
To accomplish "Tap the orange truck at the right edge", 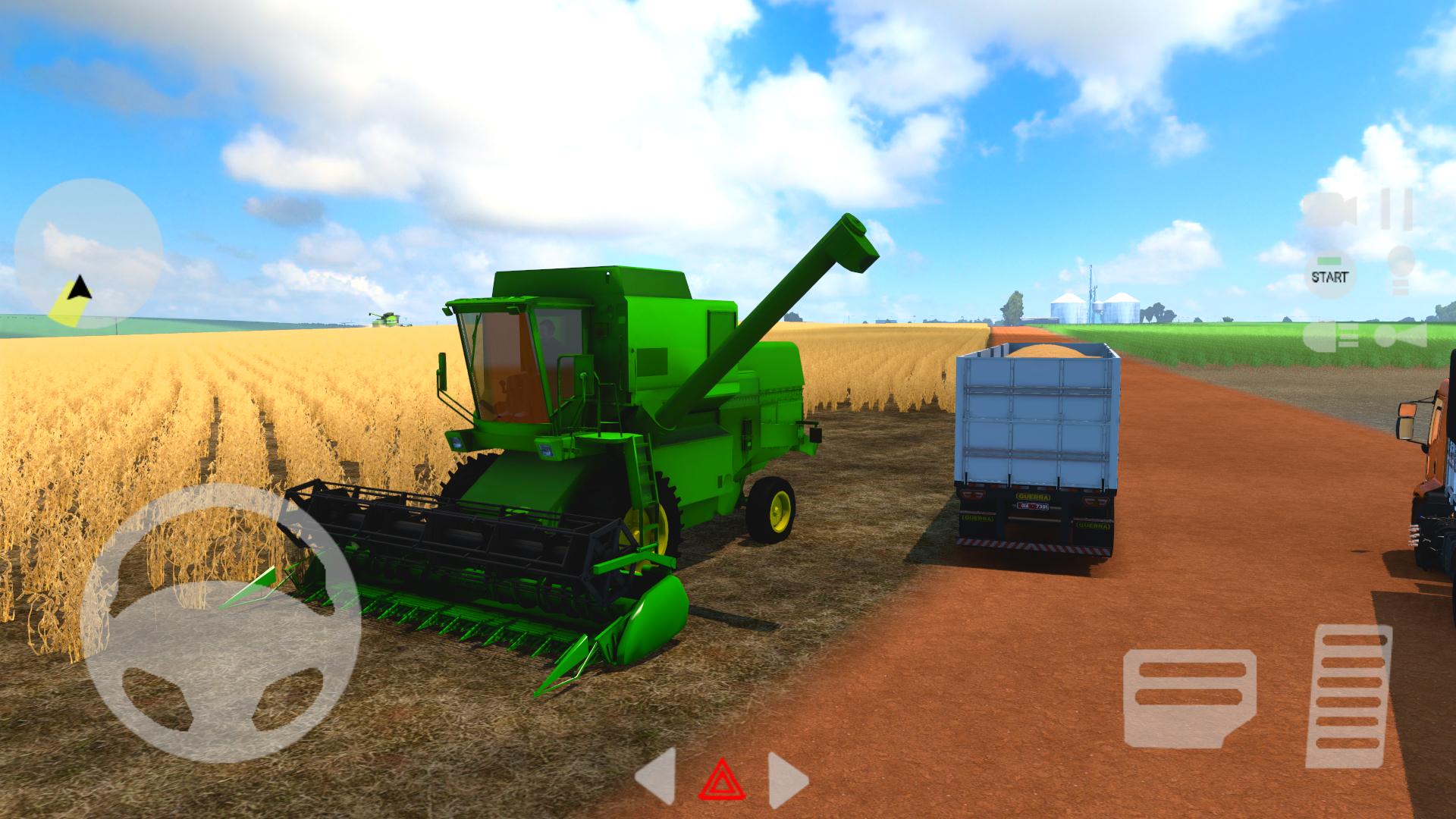I will [1433, 470].
